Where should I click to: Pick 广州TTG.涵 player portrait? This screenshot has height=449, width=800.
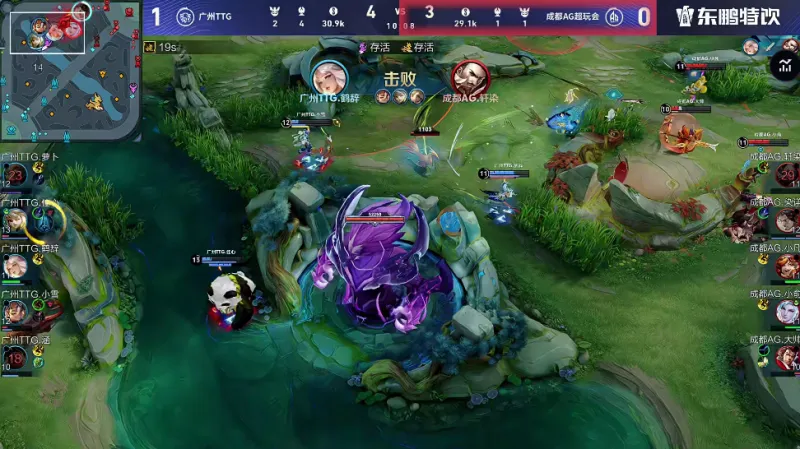point(16,357)
